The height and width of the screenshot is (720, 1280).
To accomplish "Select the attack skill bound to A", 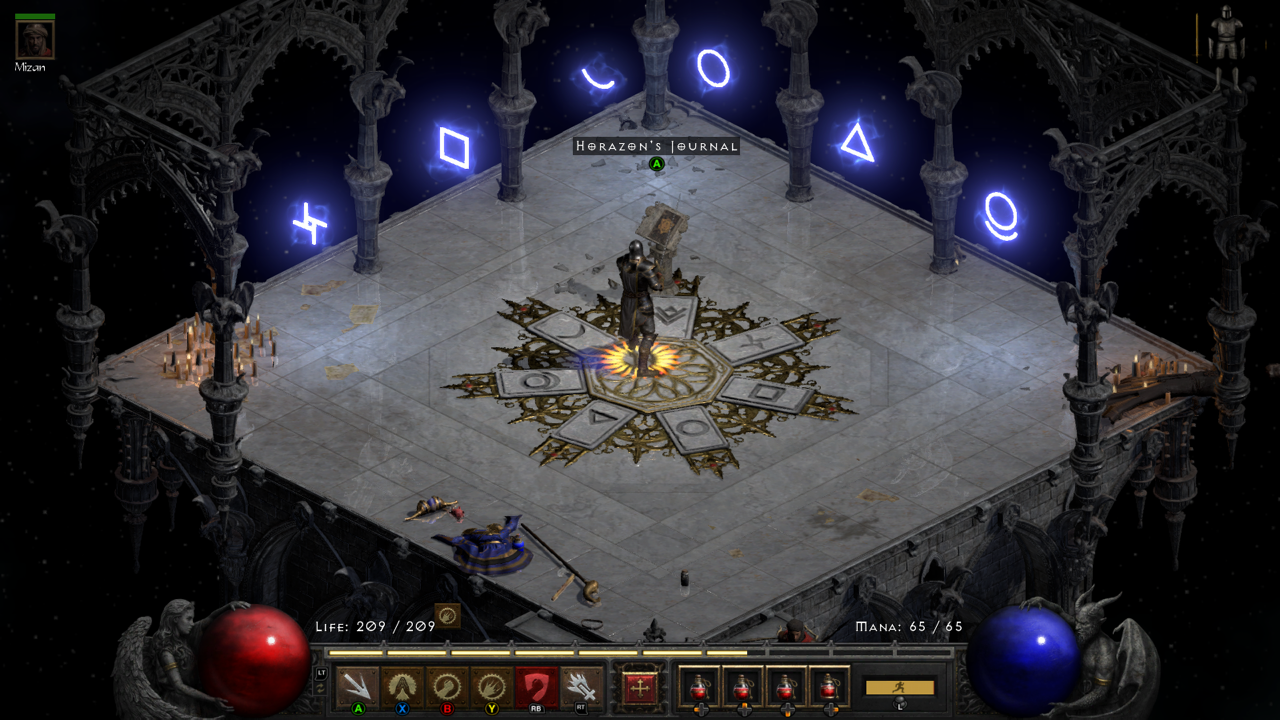I will click(x=357, y=682).
